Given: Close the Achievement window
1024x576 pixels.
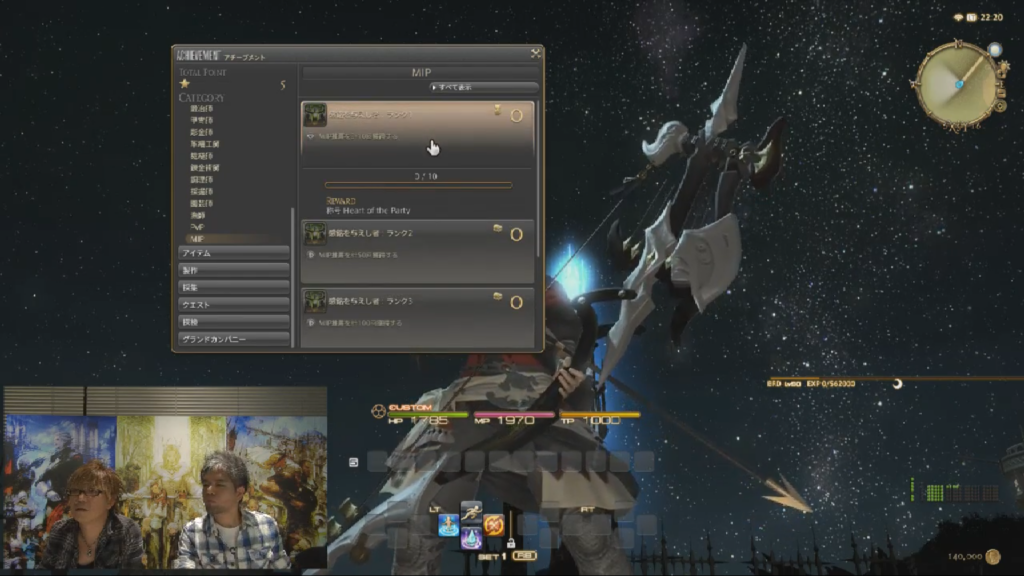Looking at the screenshot, I should coord(536,53).
